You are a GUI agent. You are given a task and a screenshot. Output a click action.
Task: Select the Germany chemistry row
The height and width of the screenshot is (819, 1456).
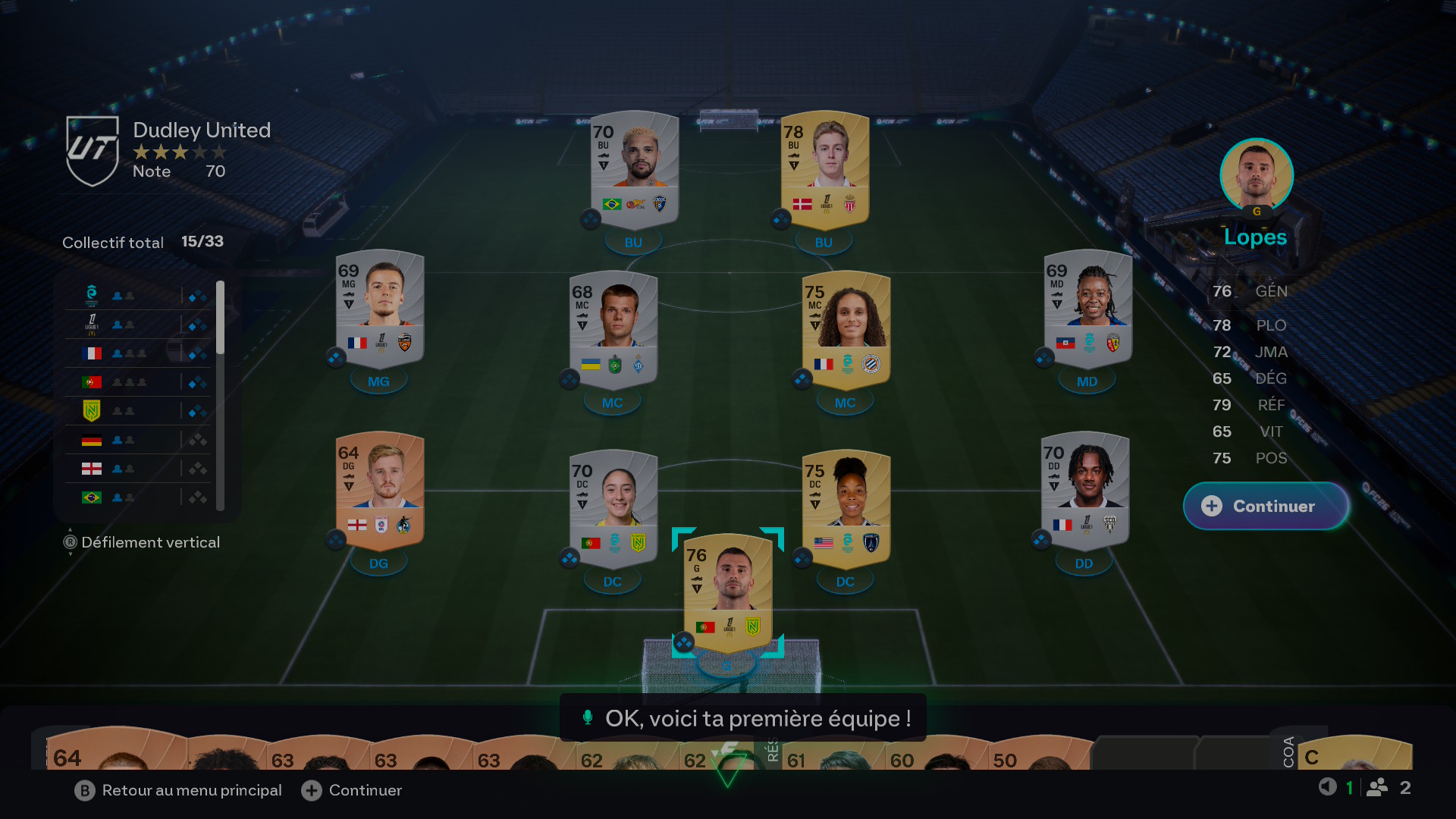pyautogui.click(x=140, y=440)
